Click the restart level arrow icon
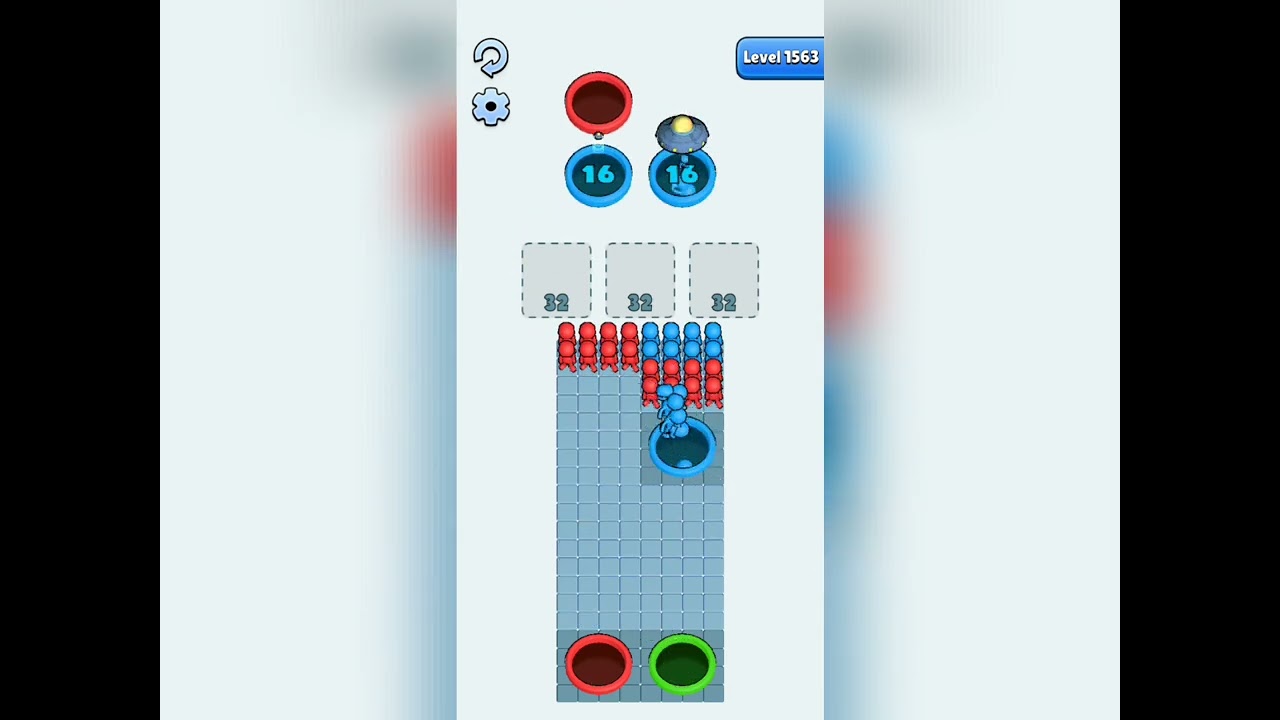 tap(490, 59)
